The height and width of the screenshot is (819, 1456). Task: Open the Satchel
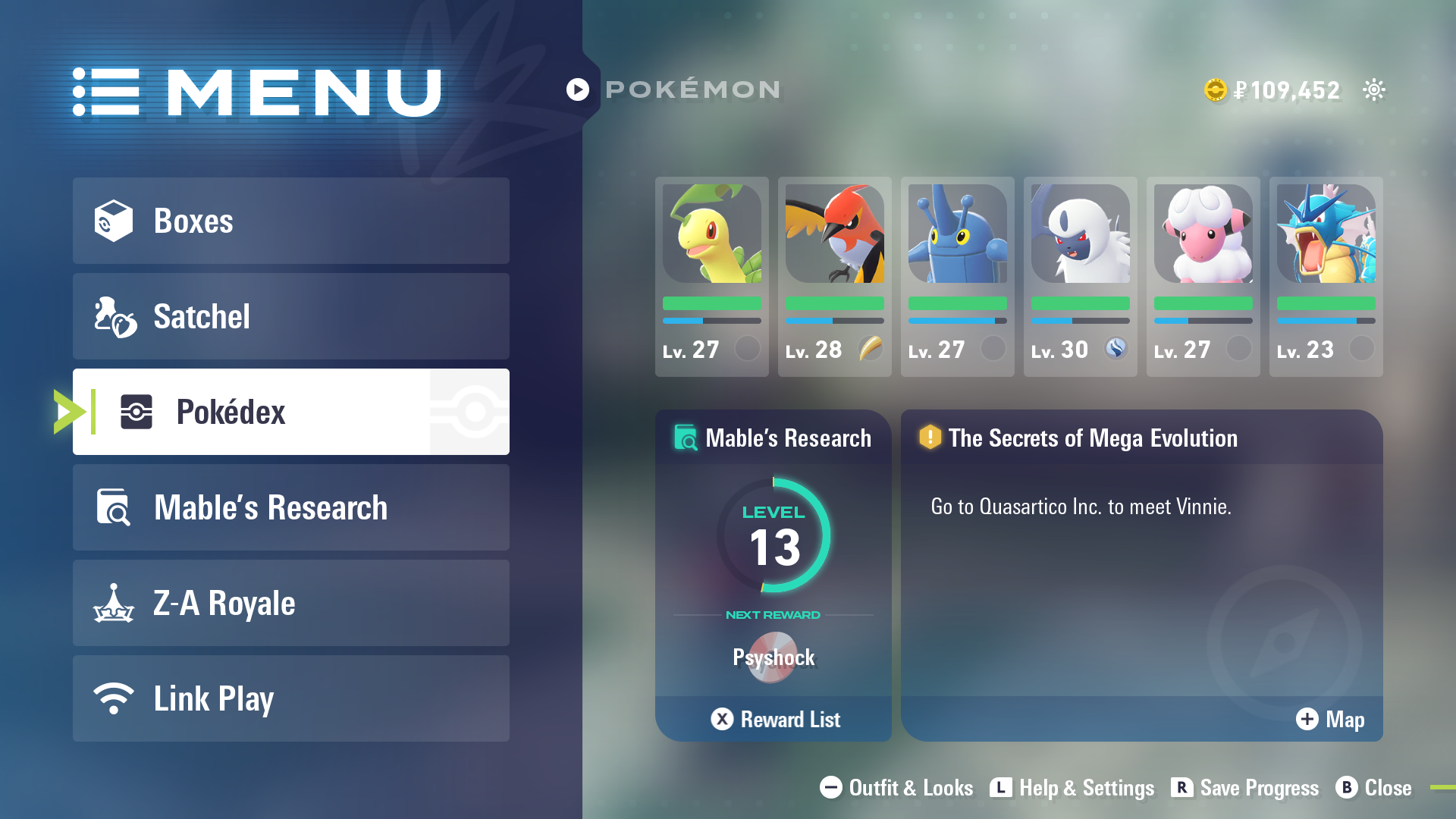[x=290, y=316]
